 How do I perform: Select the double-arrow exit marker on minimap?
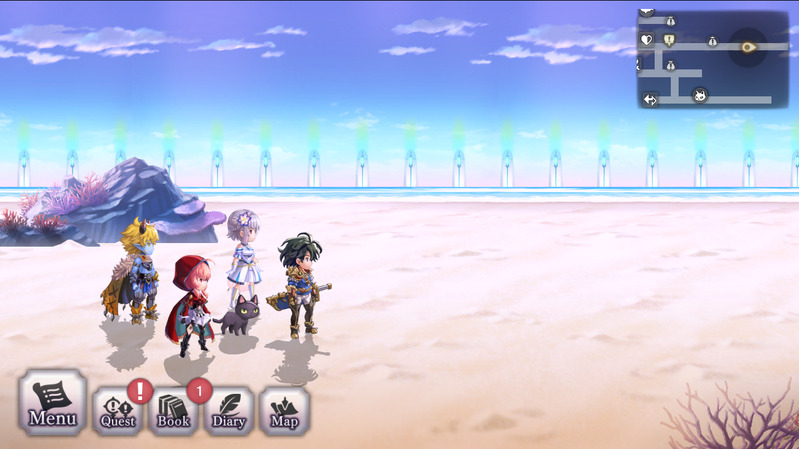pyautogui.click(x=650, y=99)
